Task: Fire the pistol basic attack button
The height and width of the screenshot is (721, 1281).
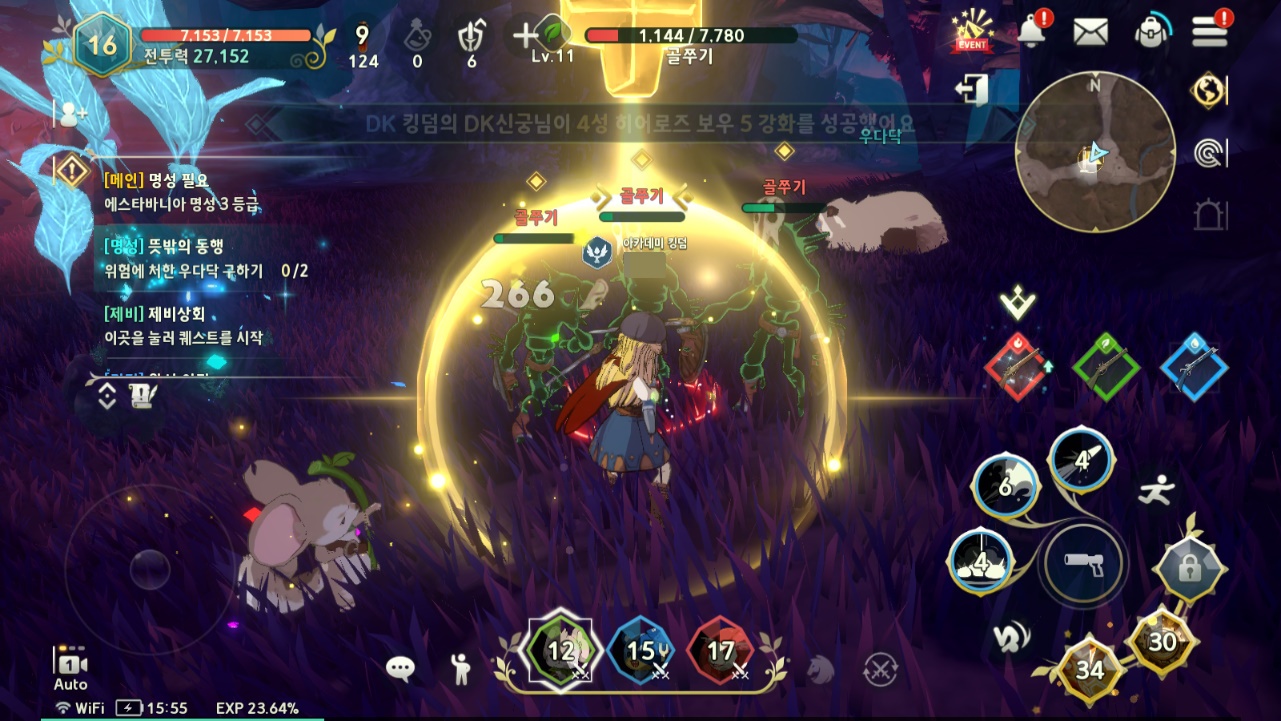Action: click(1084, 565)
